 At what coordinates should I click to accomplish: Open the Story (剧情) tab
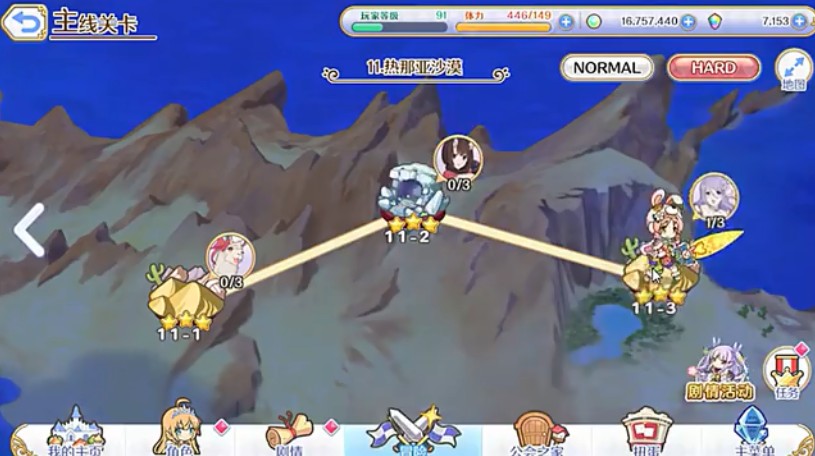click(291, 431)
